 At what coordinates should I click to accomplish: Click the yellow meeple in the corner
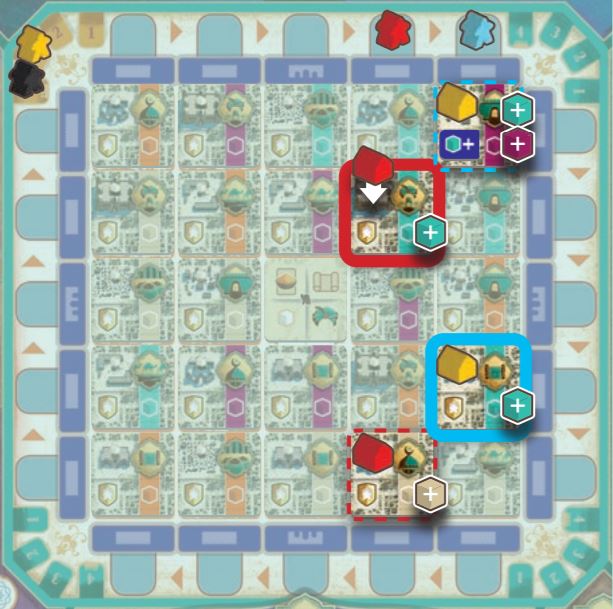coord(35,44)
